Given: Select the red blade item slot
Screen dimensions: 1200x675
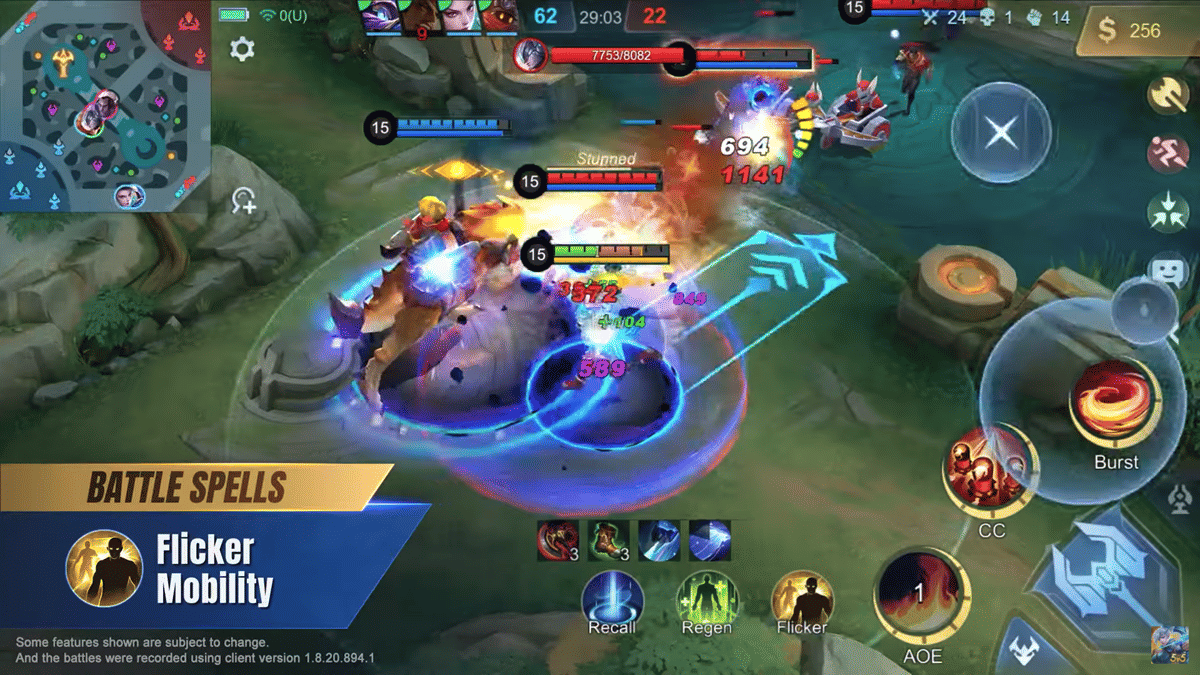Looking at the screenshot, I should click(x=557, y=539).
